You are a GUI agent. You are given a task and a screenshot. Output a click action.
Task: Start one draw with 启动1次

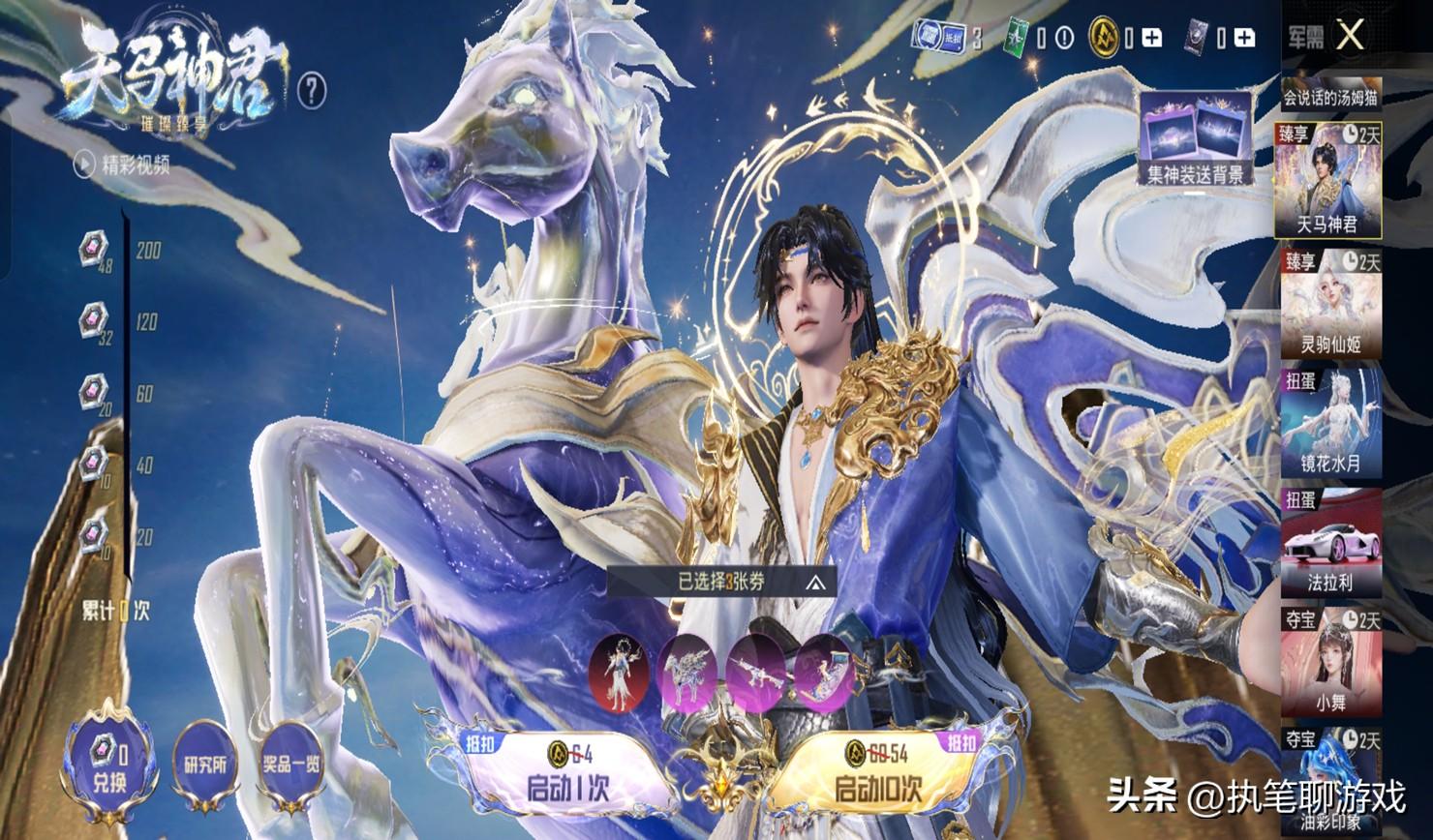(569, 771)
